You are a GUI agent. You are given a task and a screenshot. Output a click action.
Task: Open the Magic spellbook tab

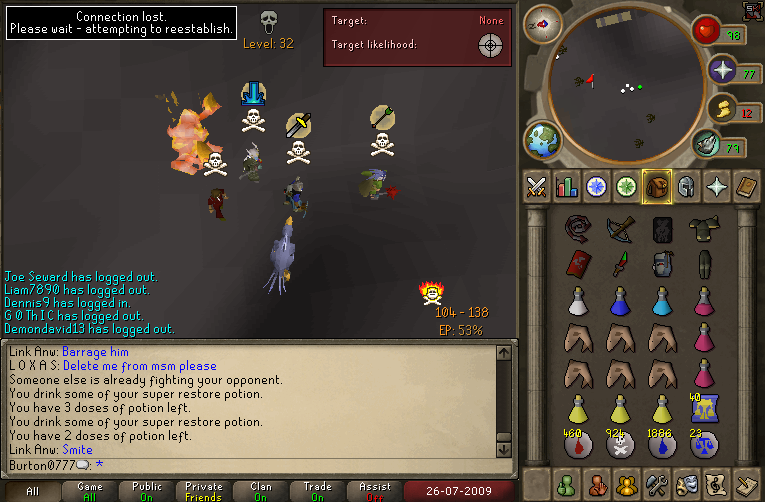pos(747,186)
